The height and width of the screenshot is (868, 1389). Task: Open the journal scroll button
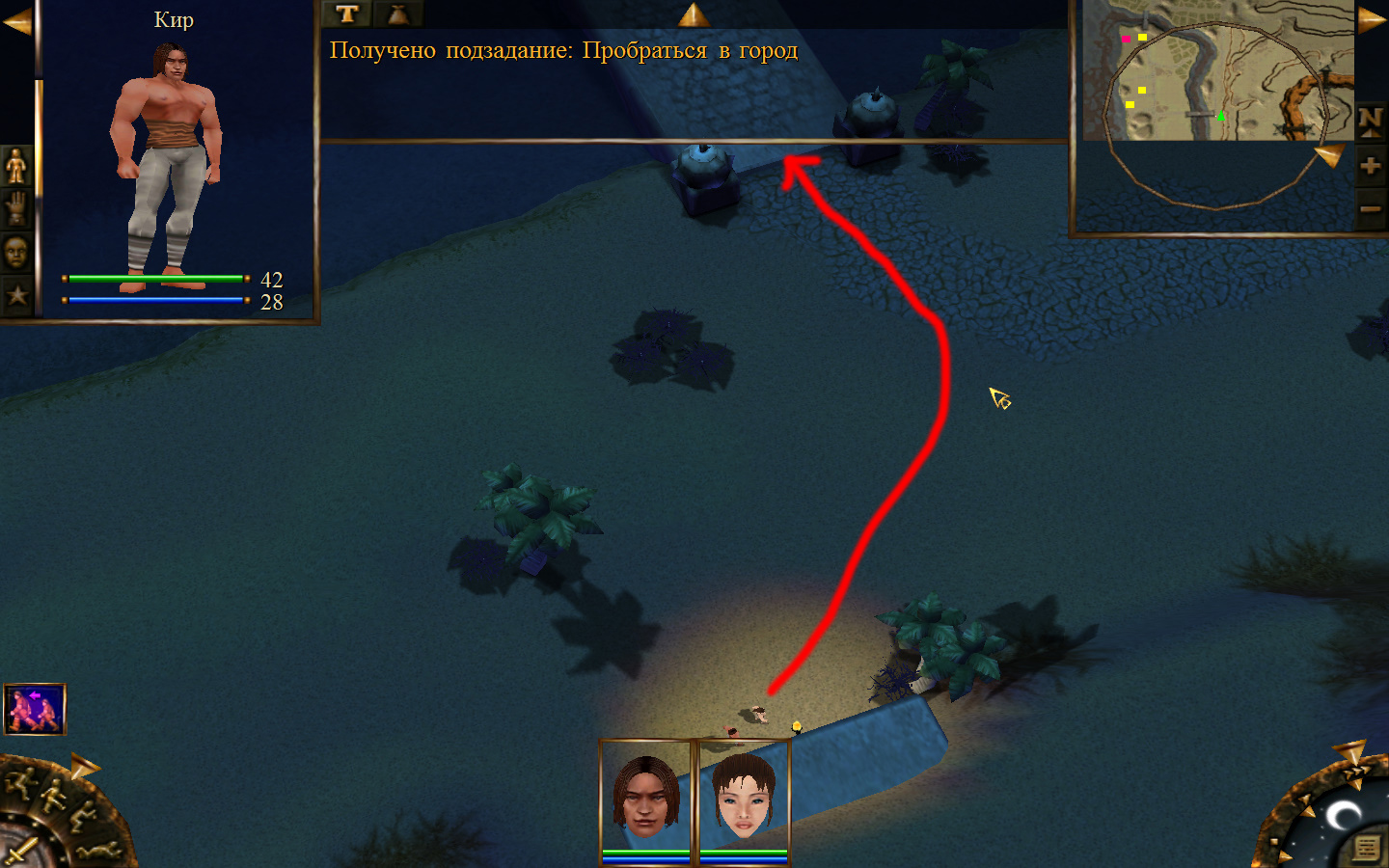pyautogui.click(x=1366, y=849)
